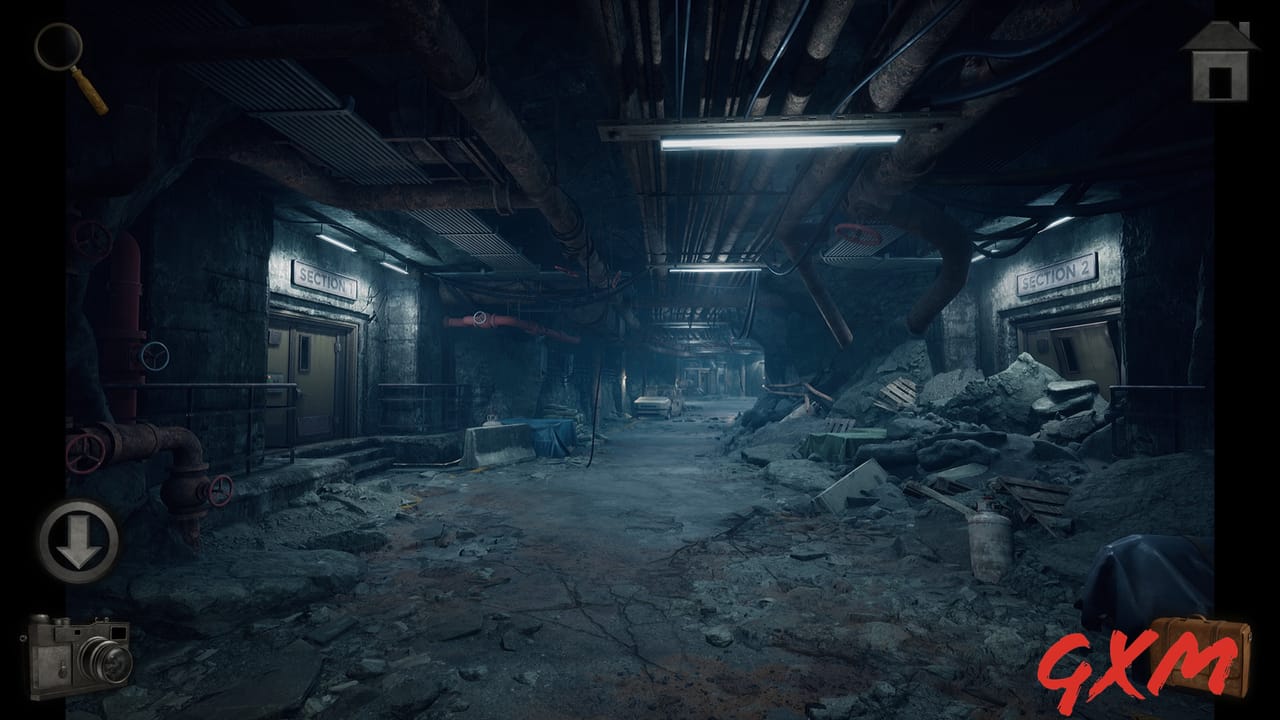The height and width of the screenshot is (720, 1280).
Task: Click the home icon to exit scene
Action: pos(1218,62)
